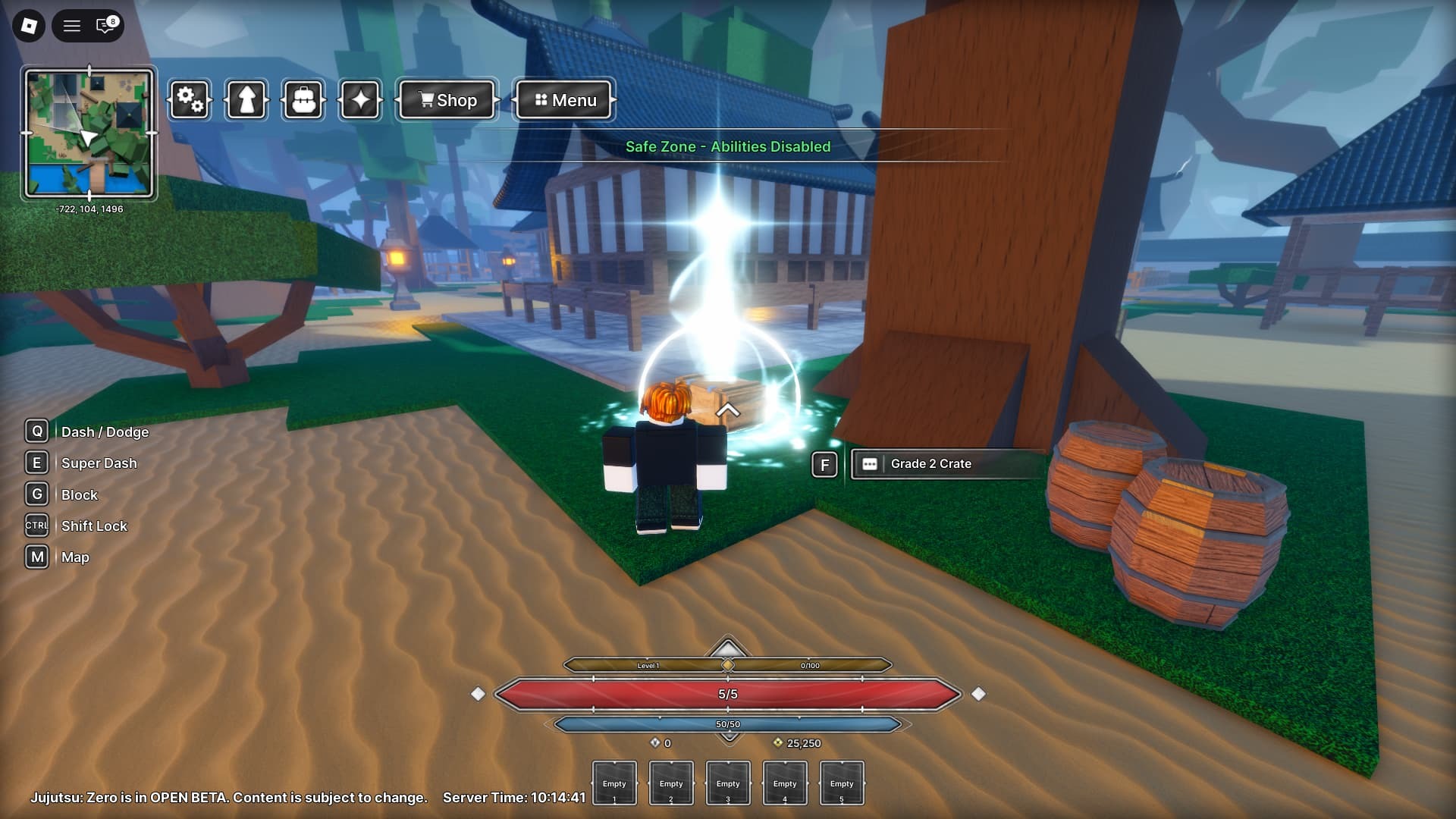The height and width of the screenshot is (819, 1456).
Task: Open the gears settings icon
Action: tap(190, 100)
